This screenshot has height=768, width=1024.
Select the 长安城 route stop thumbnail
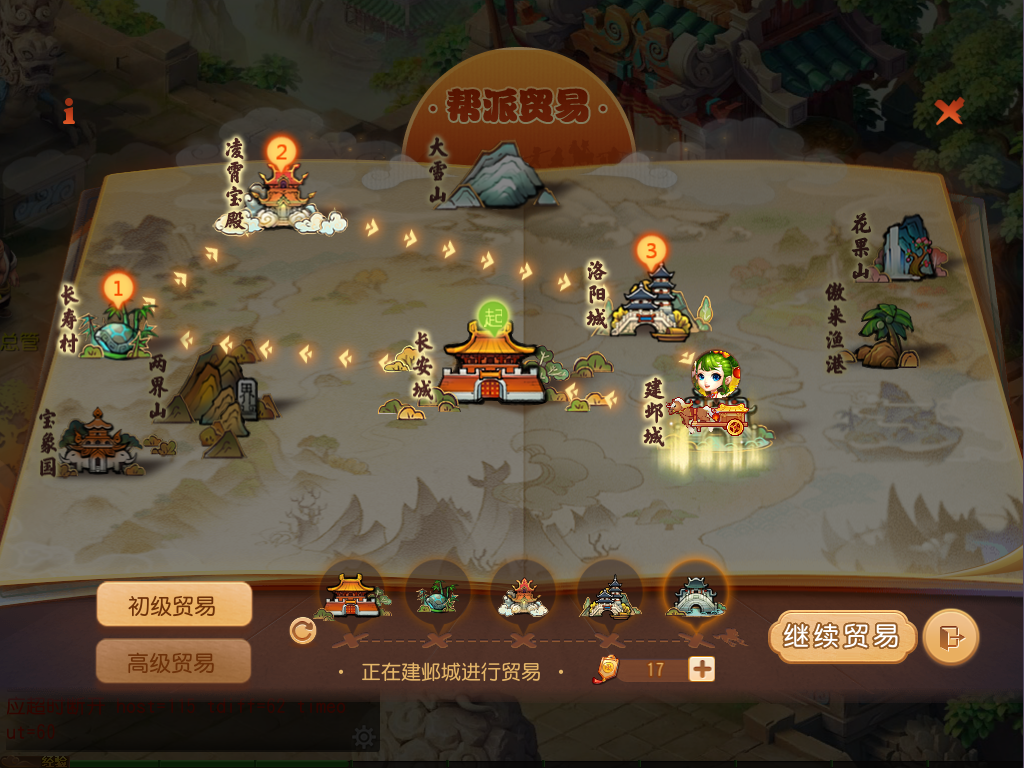coord(350,593)
